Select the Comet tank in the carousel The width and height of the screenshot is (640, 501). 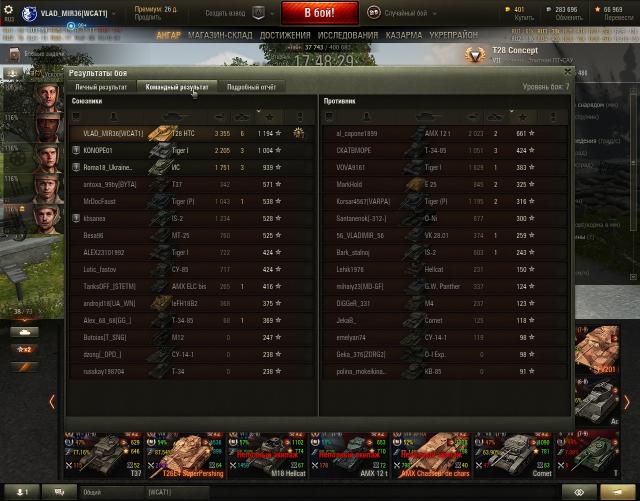click(x=510, y=455)
